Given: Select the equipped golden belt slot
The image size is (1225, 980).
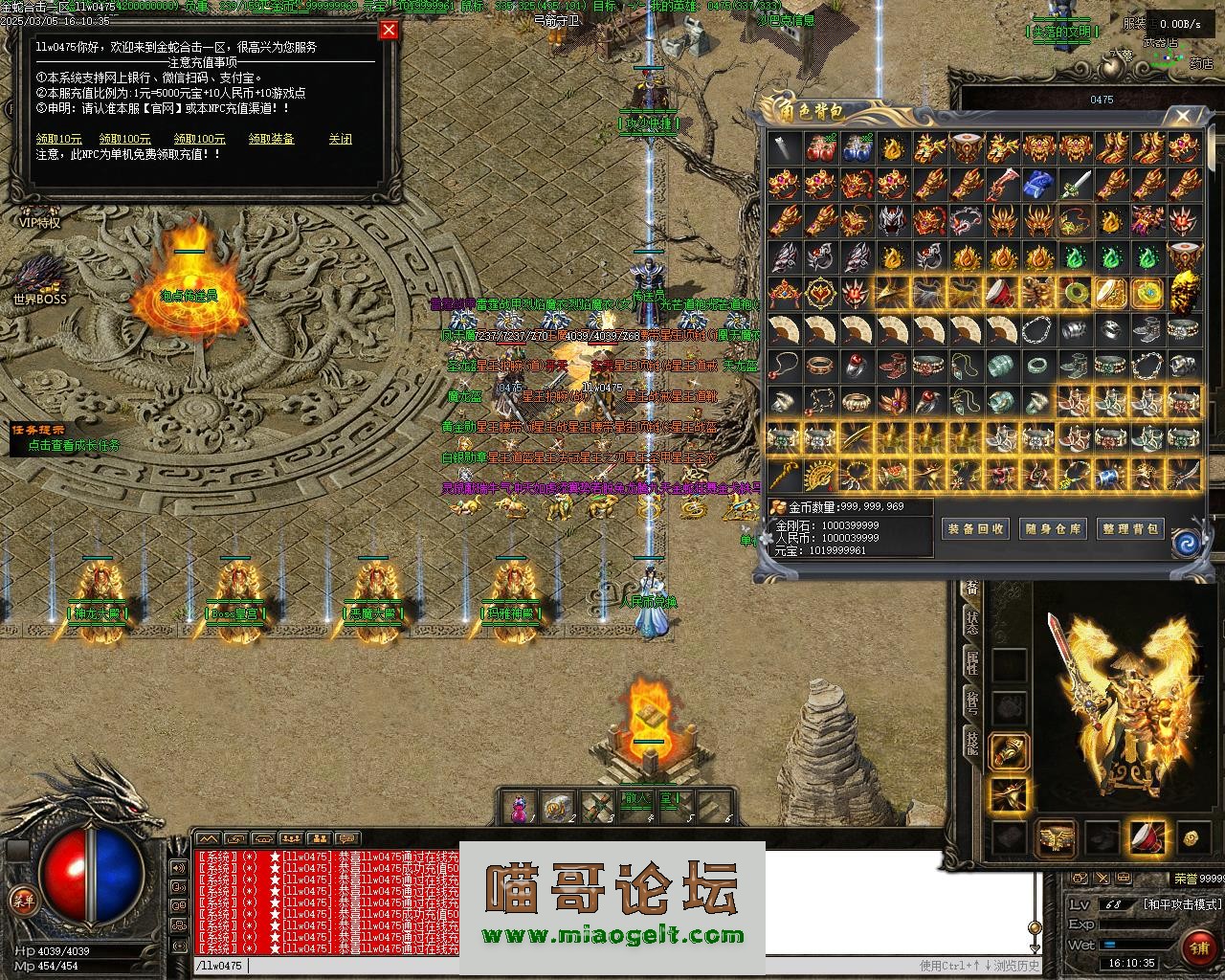Looking at the screenshot, I should pos(1056,838).
